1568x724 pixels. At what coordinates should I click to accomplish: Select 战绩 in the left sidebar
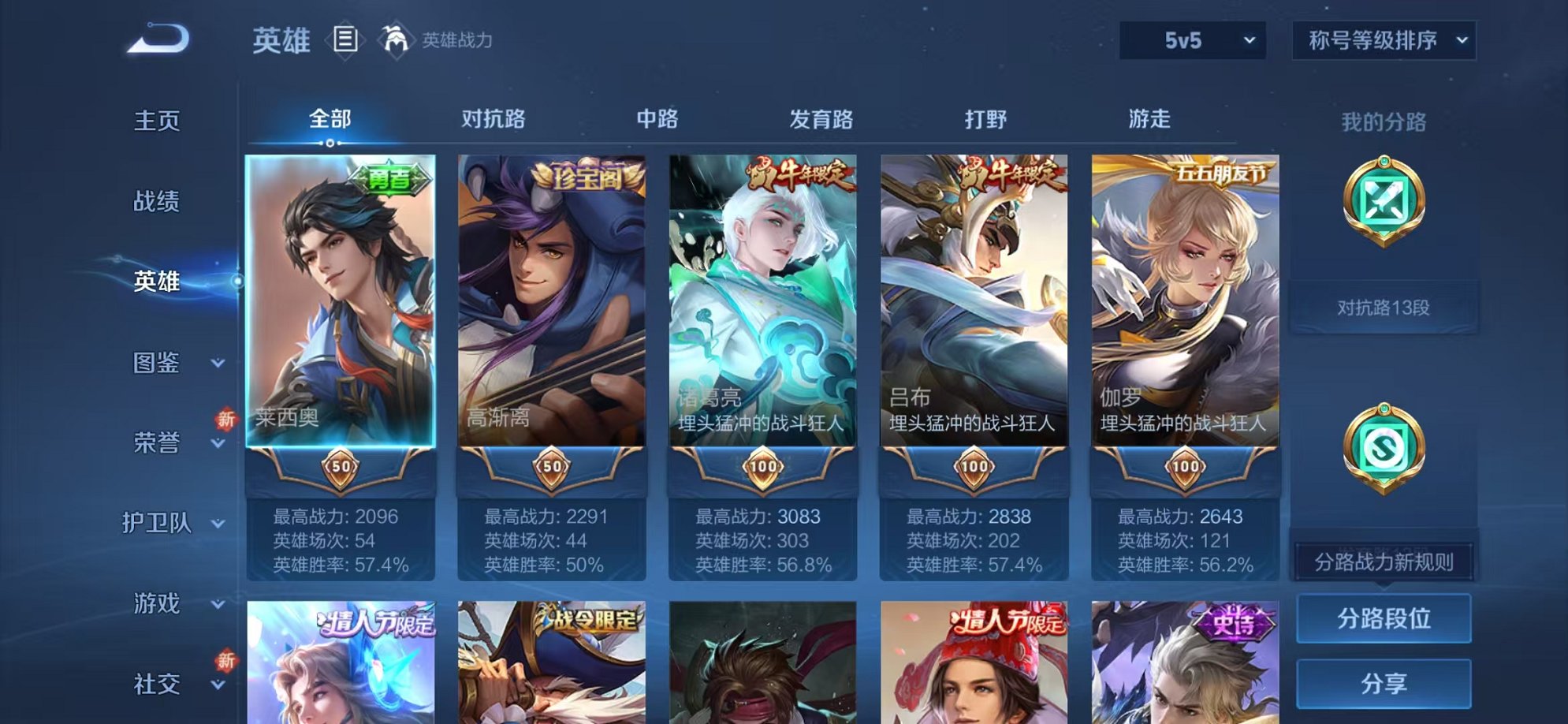pos(156,201)
